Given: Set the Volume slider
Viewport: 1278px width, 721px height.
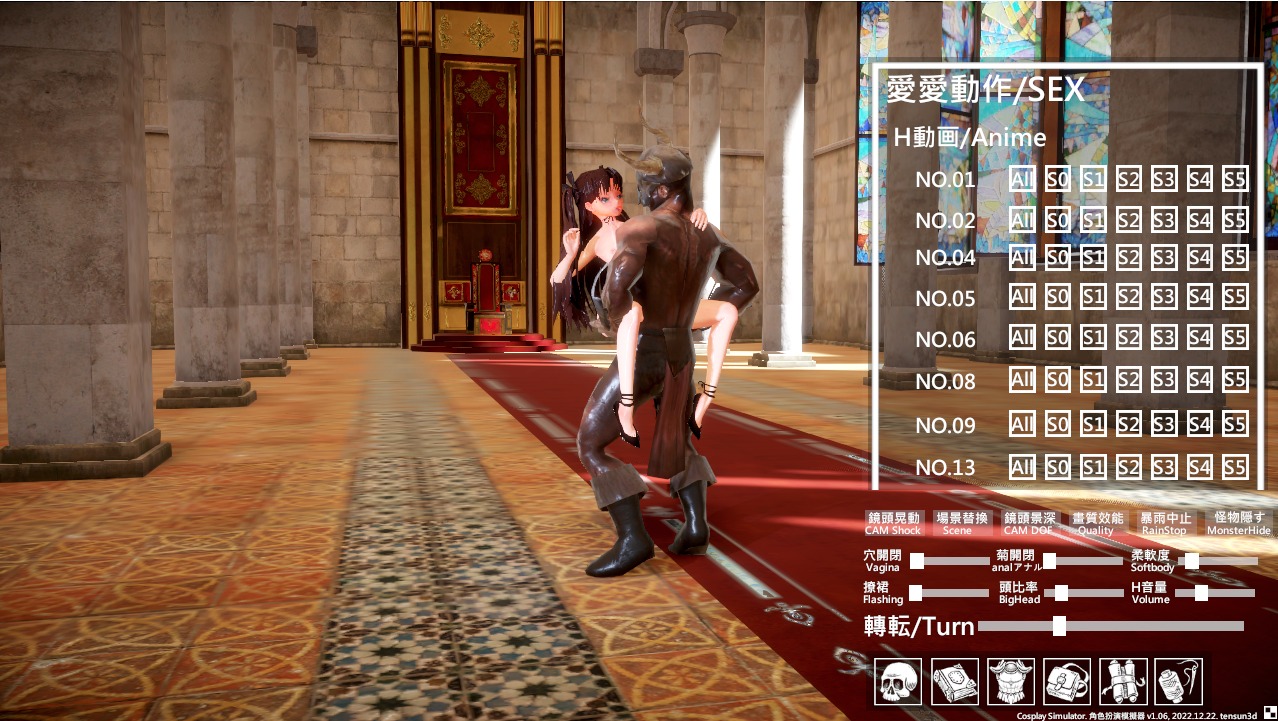Looking at the screenshot, I should tap(1201, 593).
